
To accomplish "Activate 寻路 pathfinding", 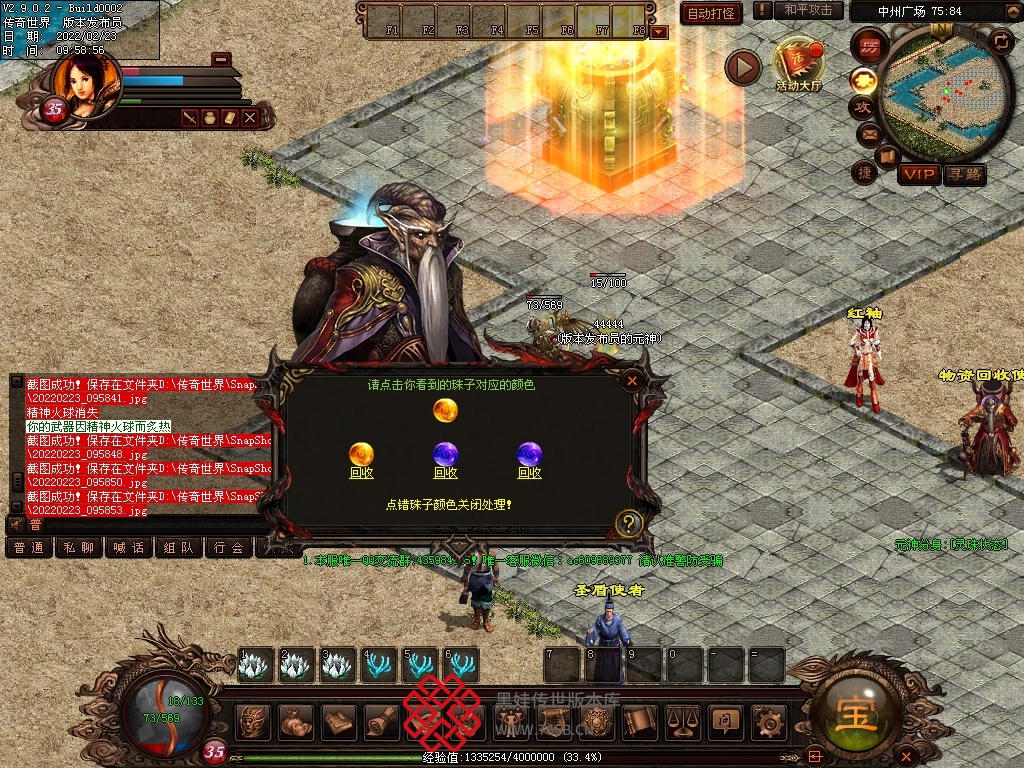I will (x=964, y=175).
